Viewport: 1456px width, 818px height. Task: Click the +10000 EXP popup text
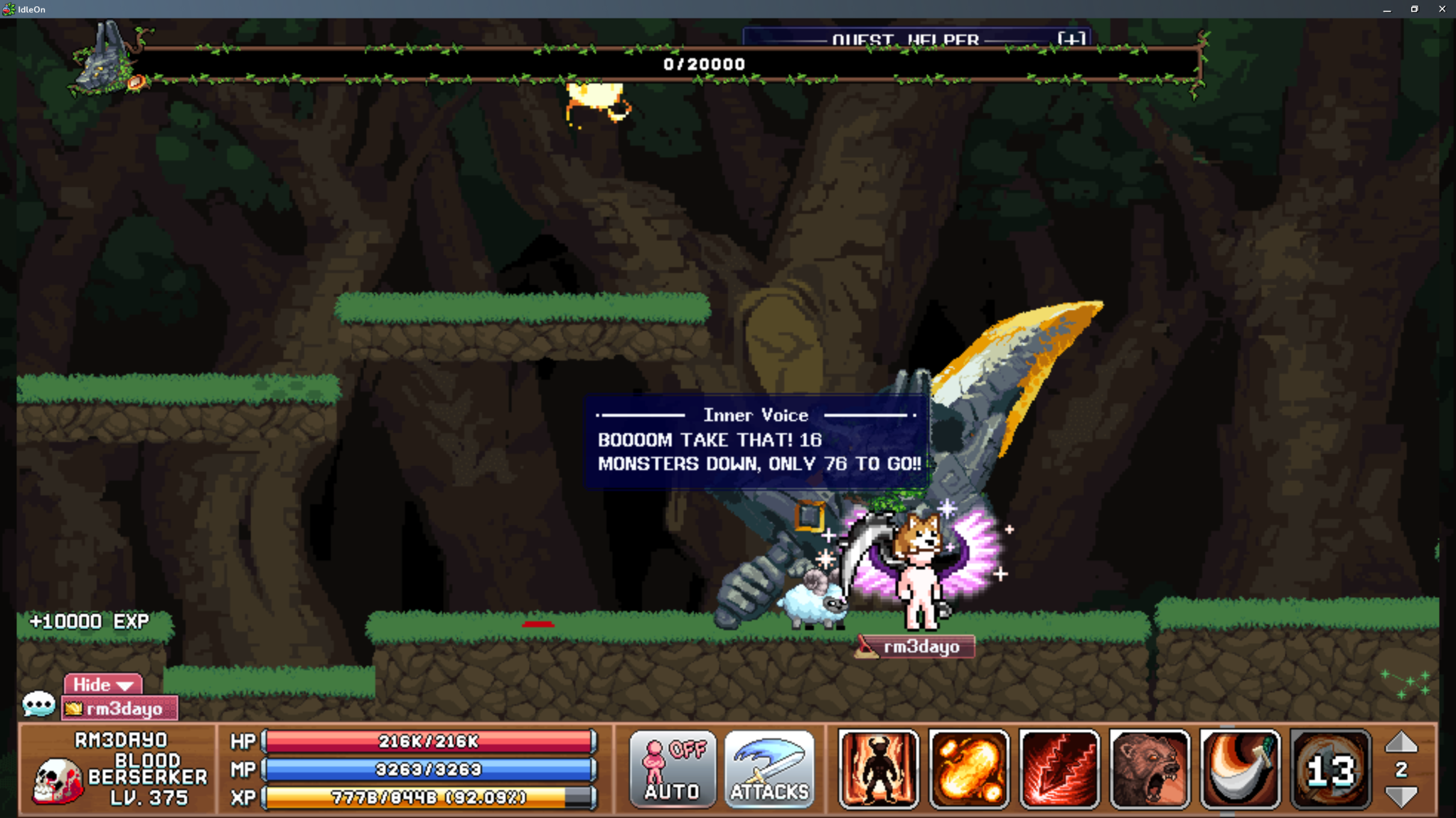click(90, 621)
